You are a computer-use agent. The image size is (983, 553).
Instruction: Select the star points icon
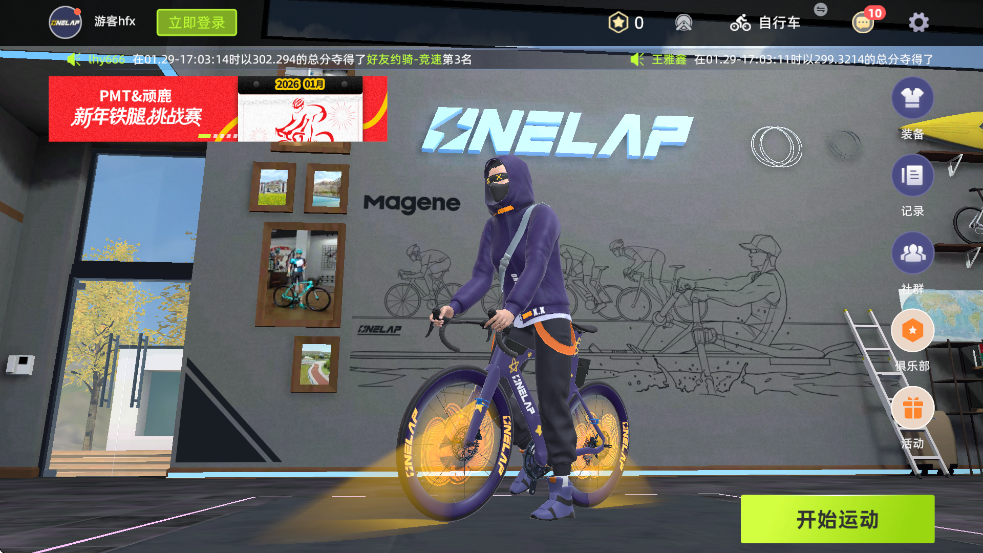pos(619,22)
